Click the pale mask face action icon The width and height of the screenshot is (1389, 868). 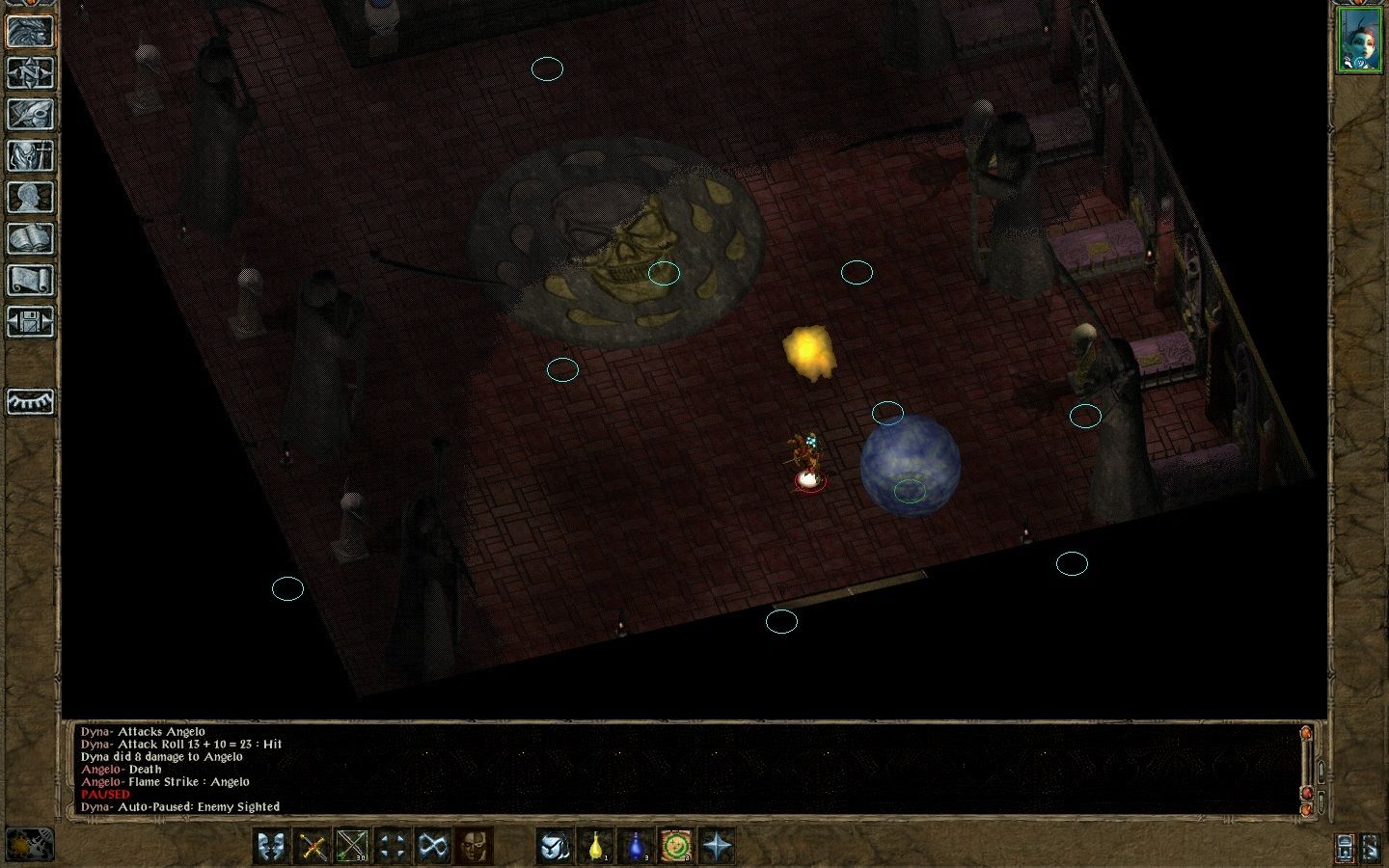(473, 847)
